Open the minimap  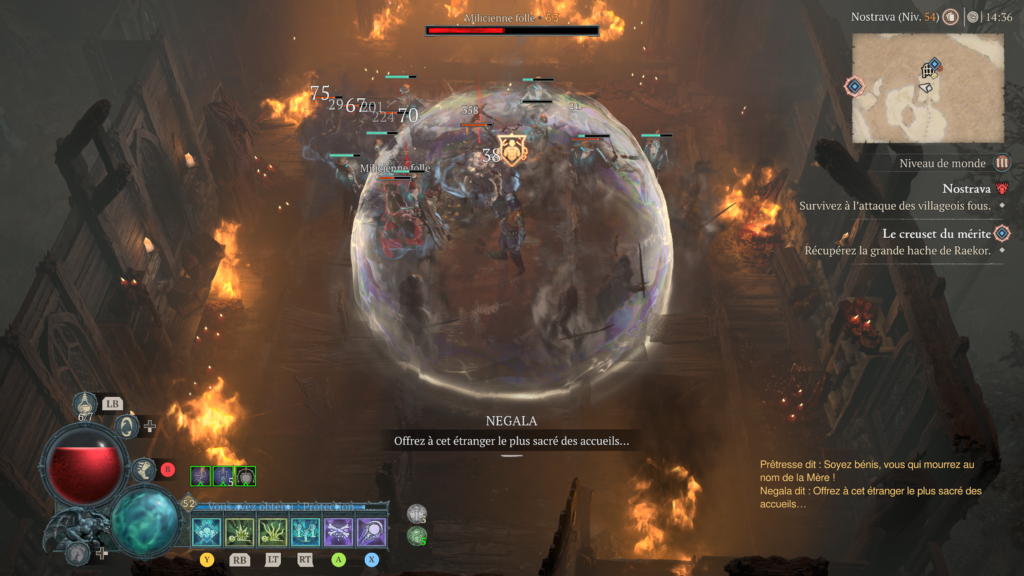[x=930, y=86]
